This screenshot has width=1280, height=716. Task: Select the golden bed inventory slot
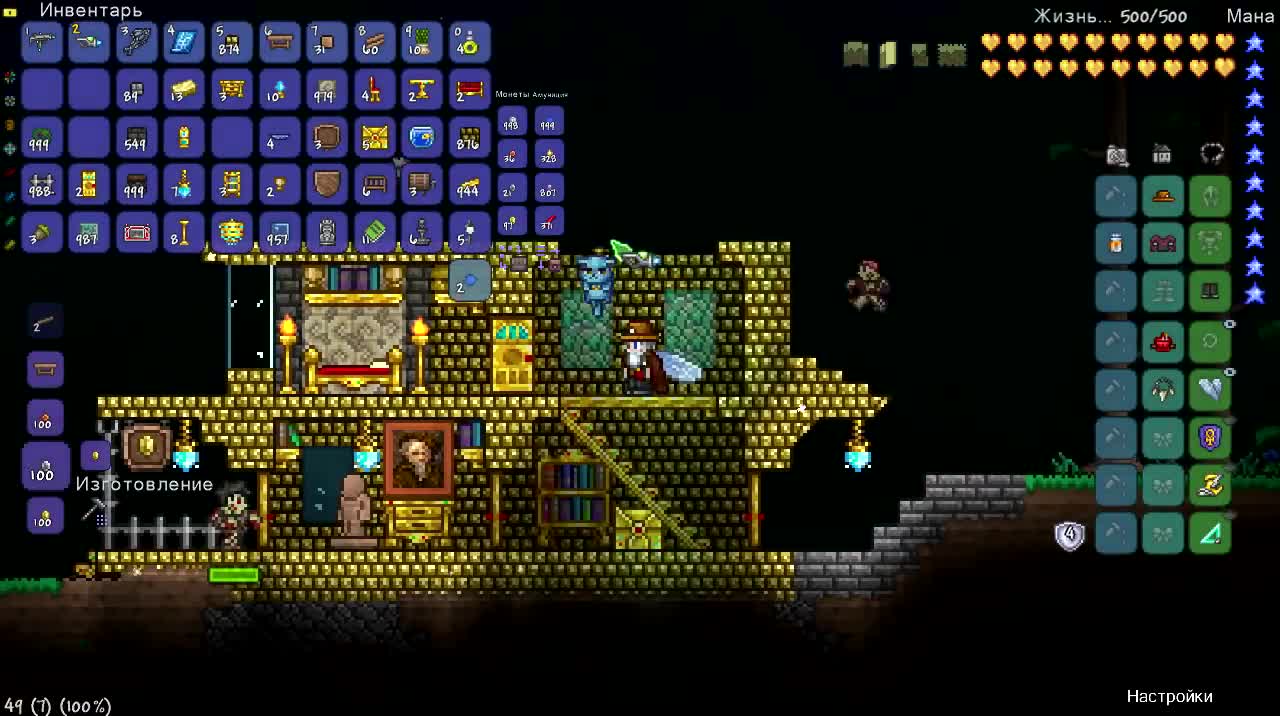tap(469, 90)
